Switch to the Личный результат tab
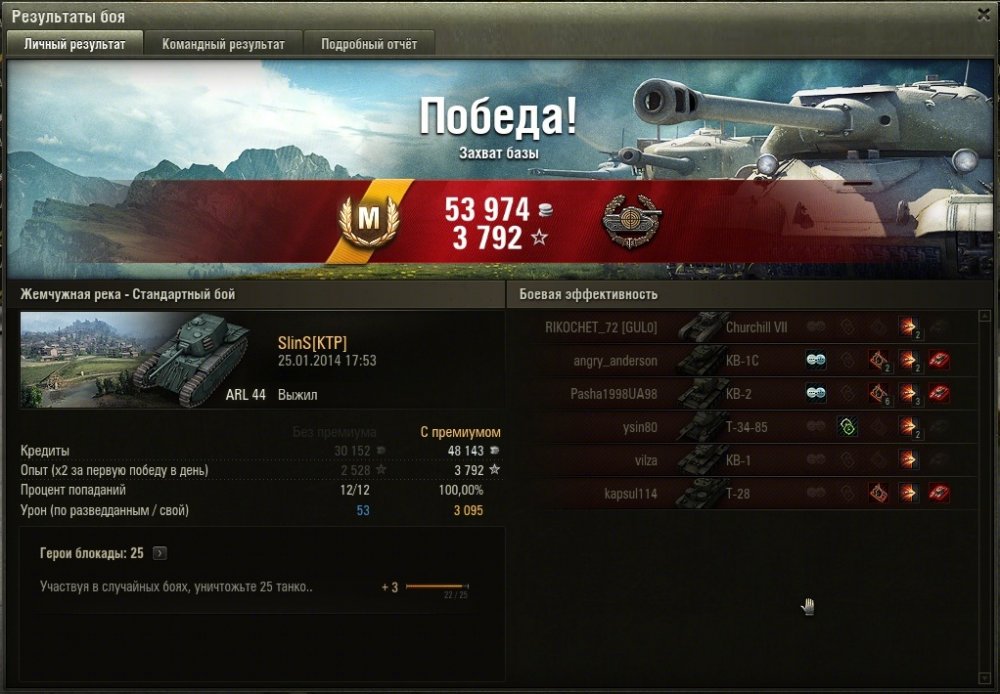The width and height of the screenshot is (1000, 694). (x=75, y=44)
